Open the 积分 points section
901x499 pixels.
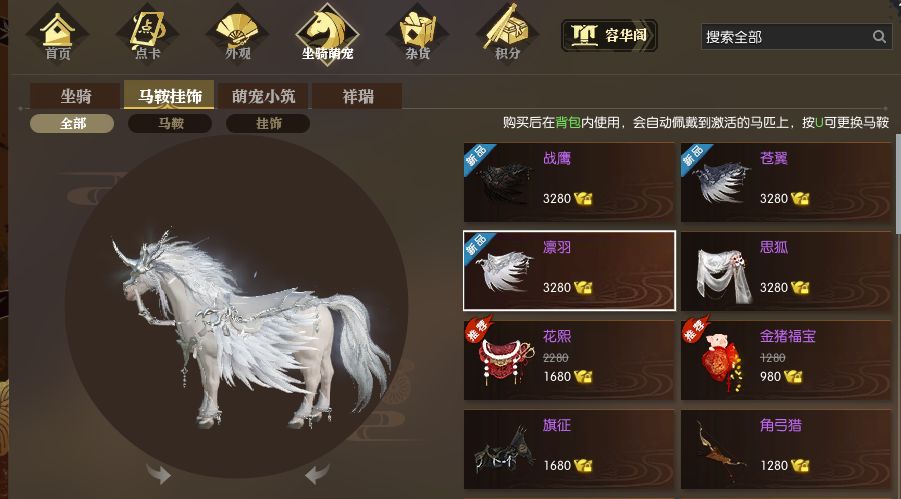[x=507, y=33]
